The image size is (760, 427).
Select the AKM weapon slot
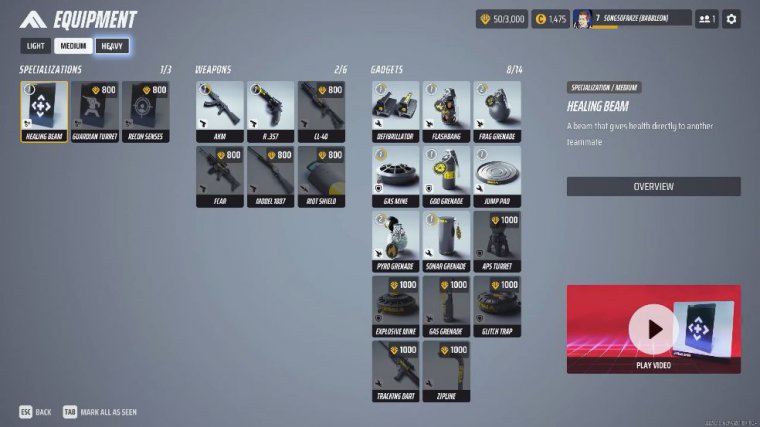(x=220, y=111)
